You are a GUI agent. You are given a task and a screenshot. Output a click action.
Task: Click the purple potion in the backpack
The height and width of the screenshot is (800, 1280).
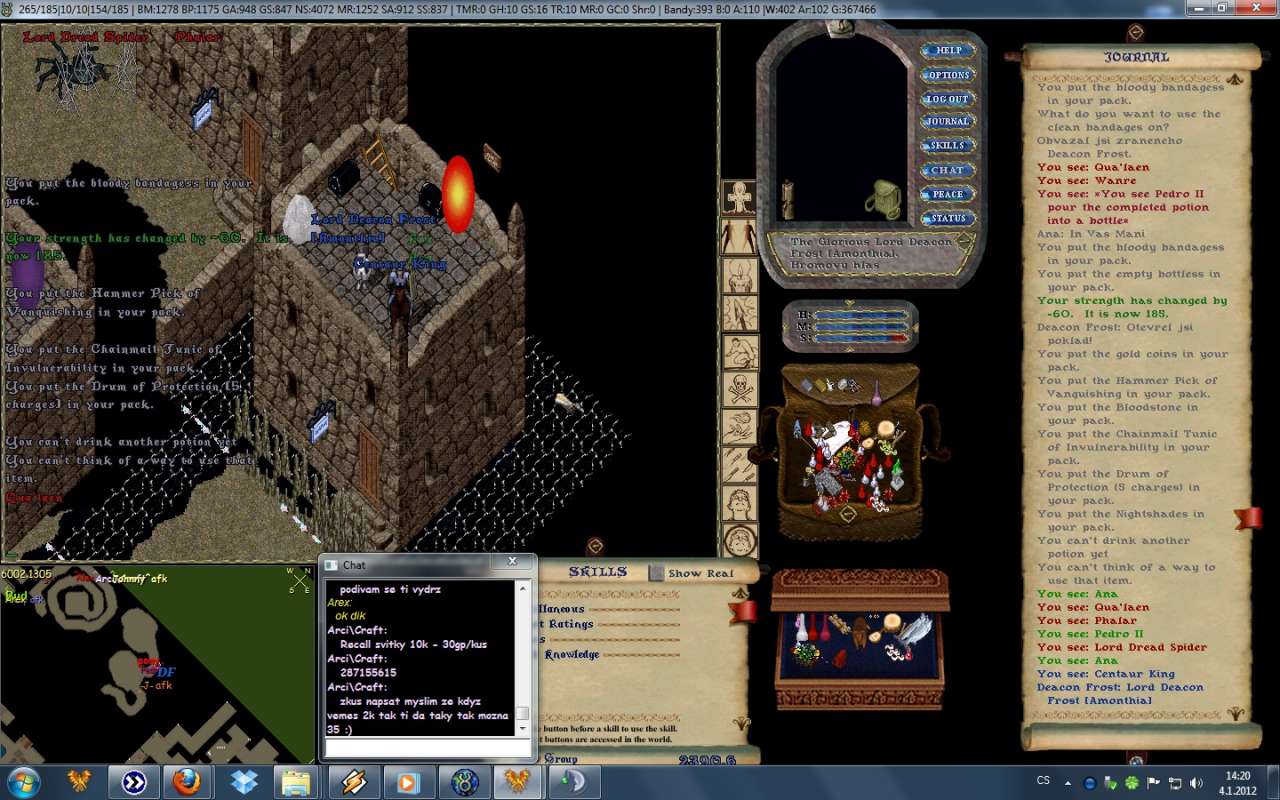pos(876,395)
